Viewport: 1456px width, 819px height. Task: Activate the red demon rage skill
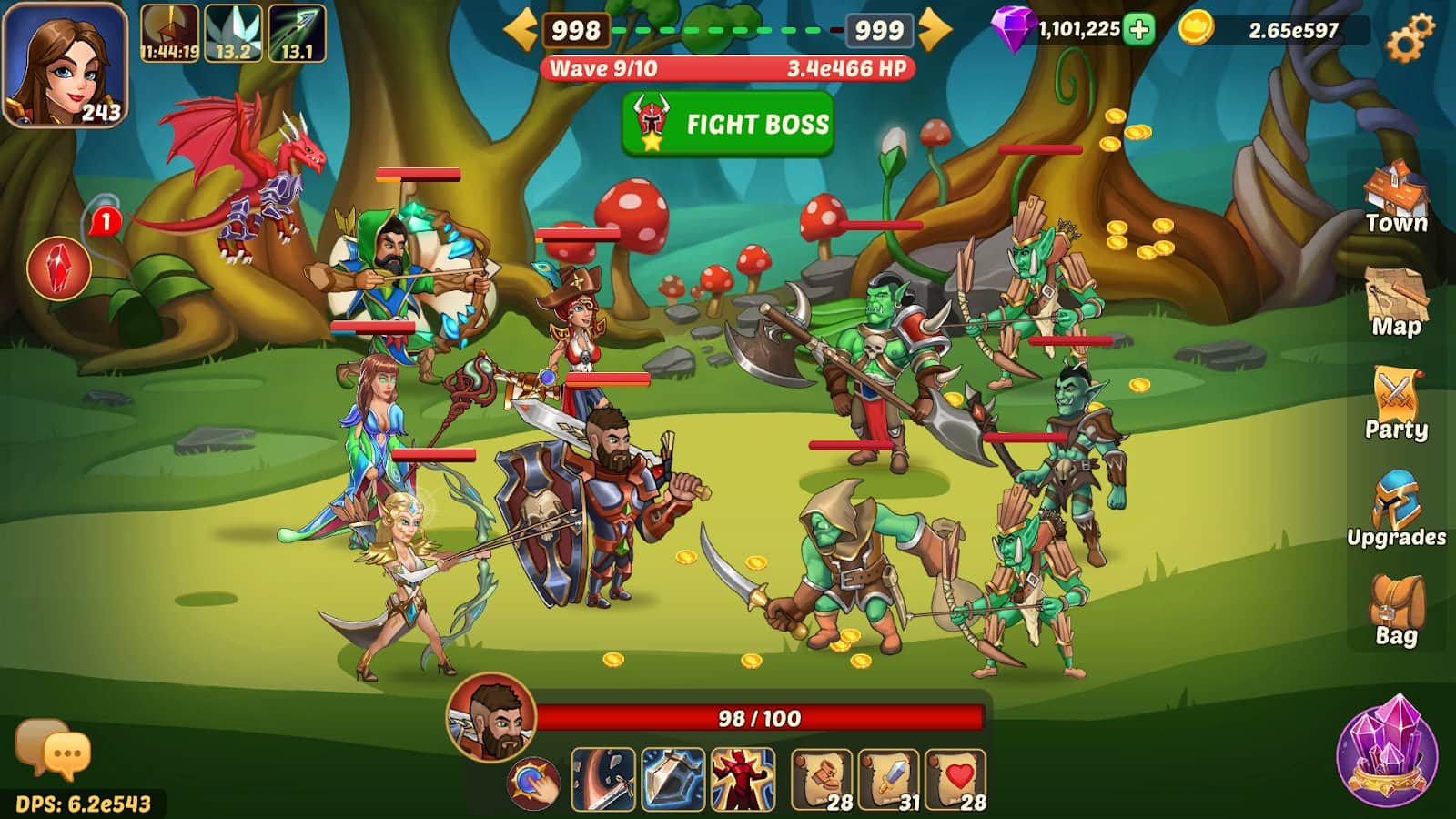[x=743, y=779]
